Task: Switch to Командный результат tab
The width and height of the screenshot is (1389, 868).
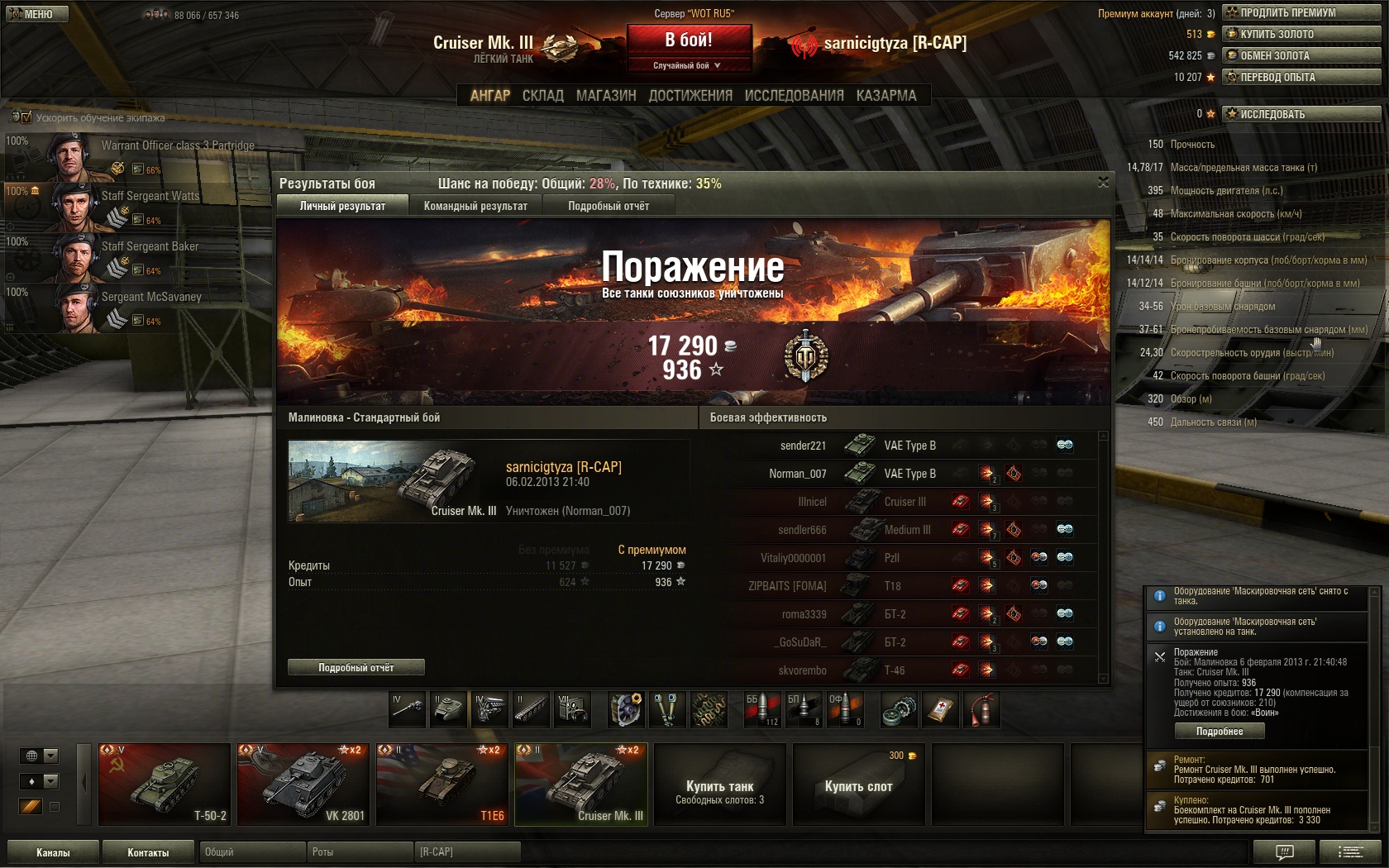Action: click(475, 206)
